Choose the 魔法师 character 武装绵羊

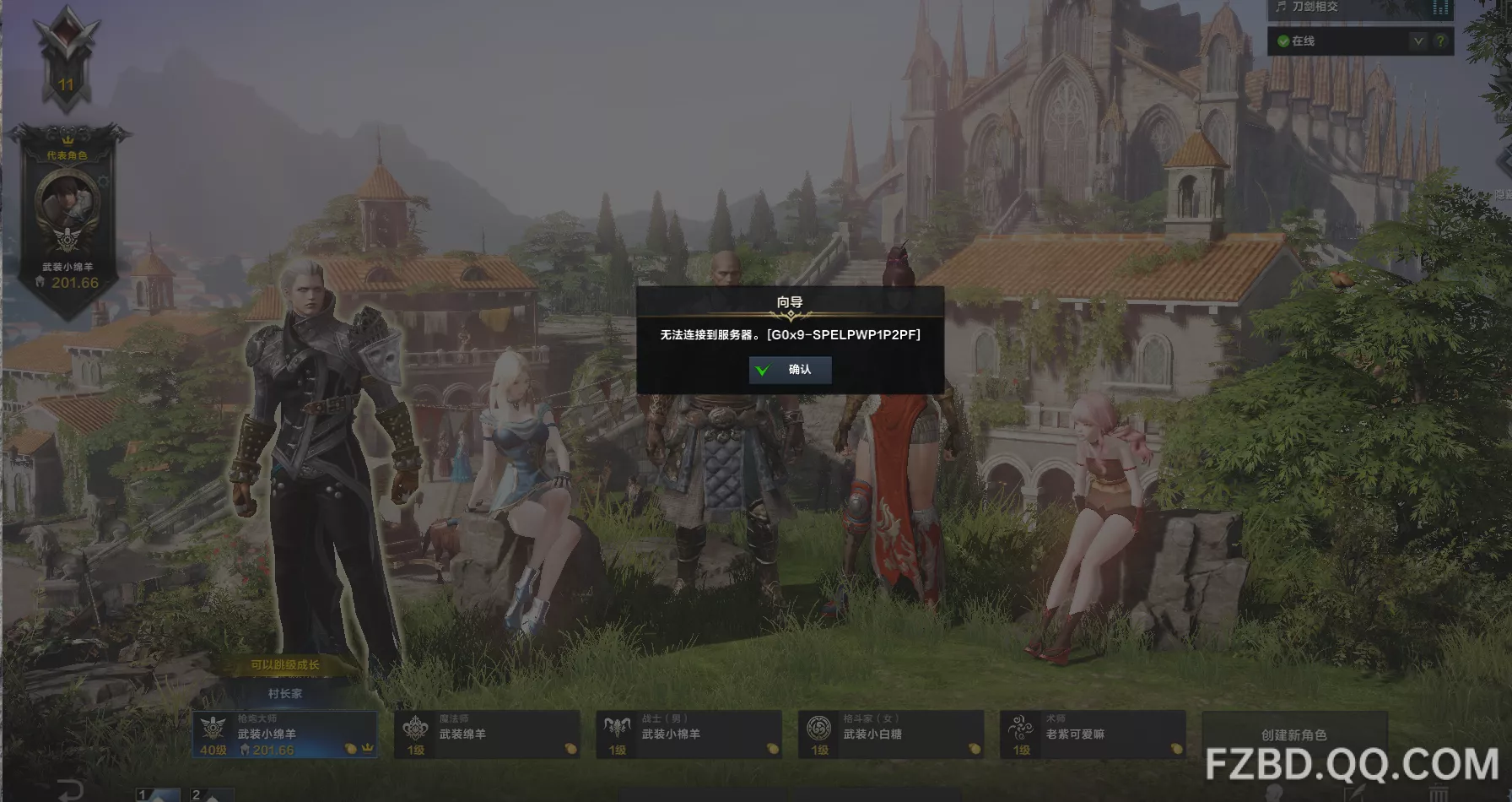click(487, 734)
